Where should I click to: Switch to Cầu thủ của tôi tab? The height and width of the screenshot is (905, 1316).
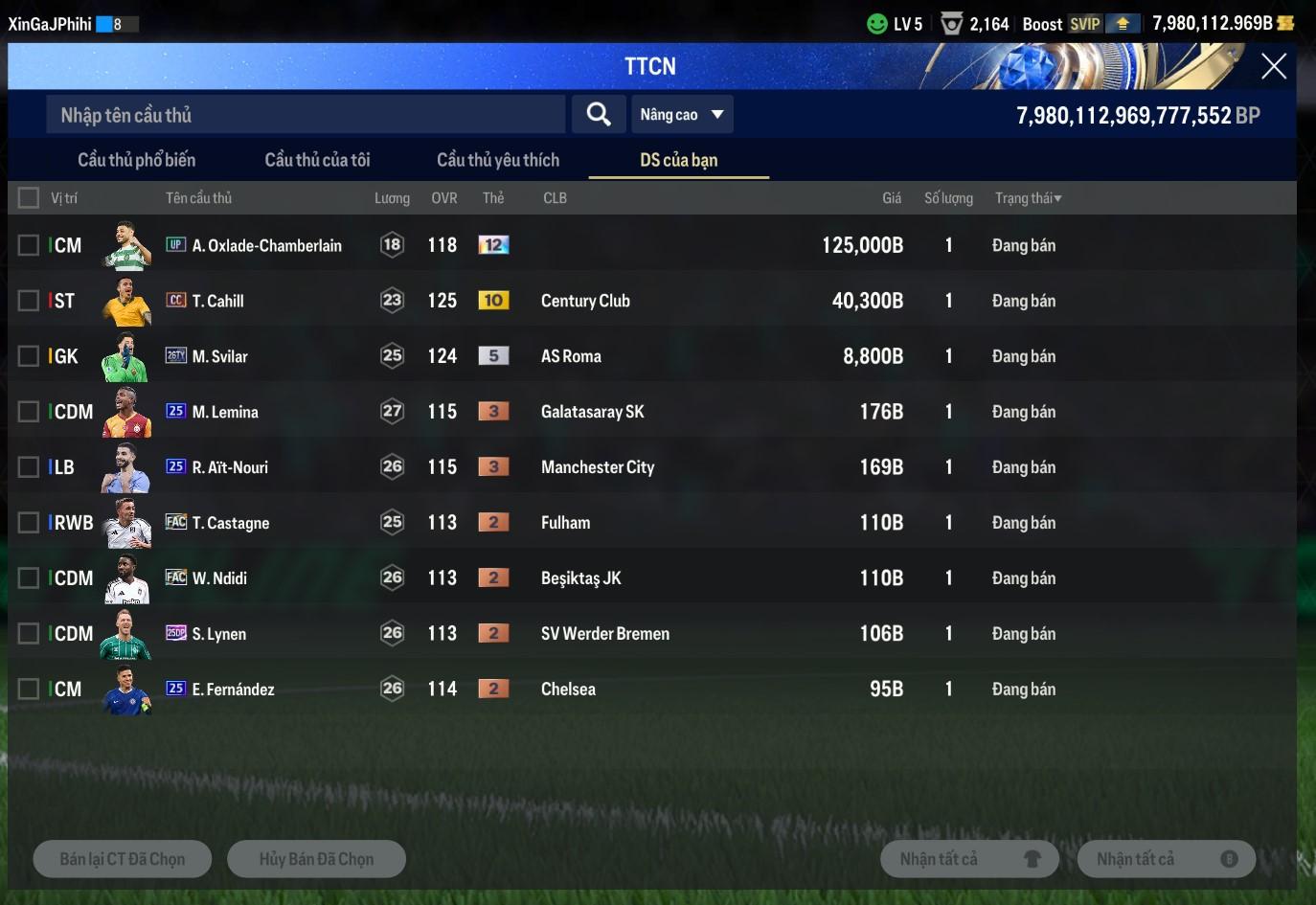(x=317, y=160)
